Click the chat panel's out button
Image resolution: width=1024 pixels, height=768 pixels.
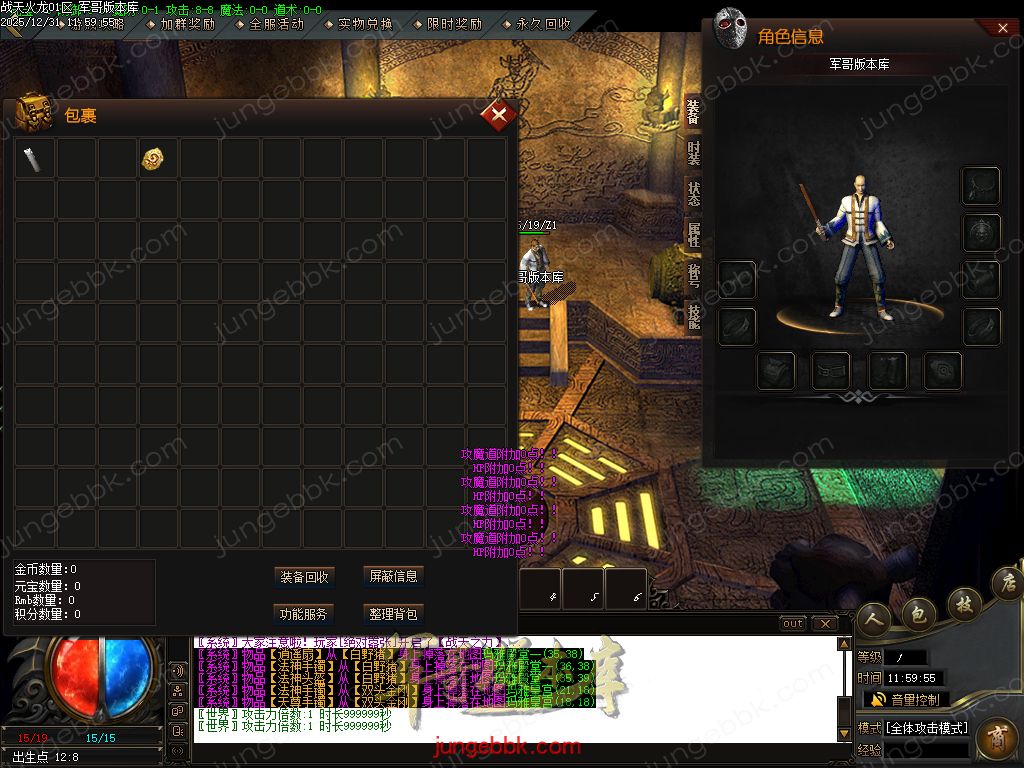point(792,624)
